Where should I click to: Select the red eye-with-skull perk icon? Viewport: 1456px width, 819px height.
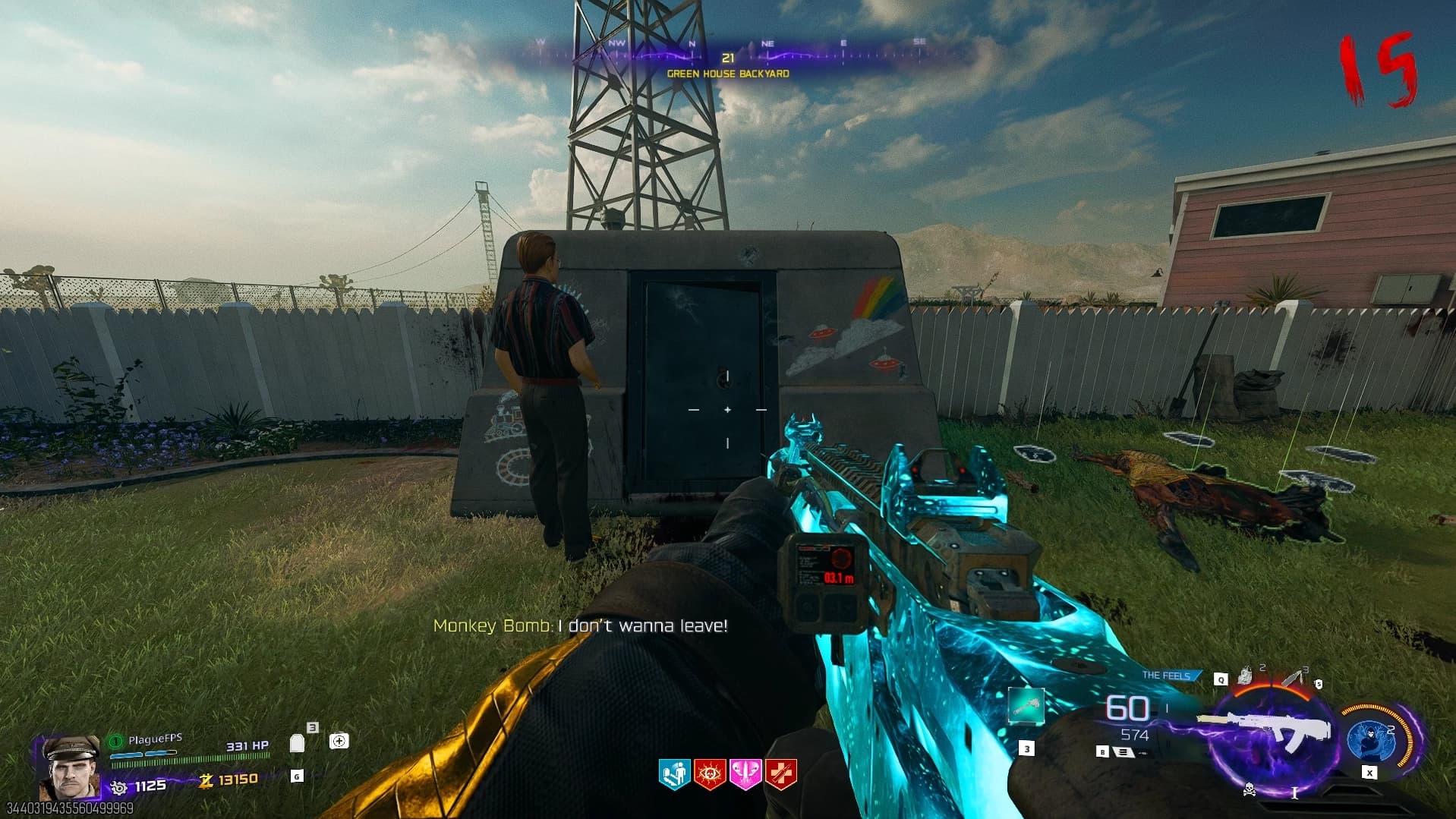710,775
